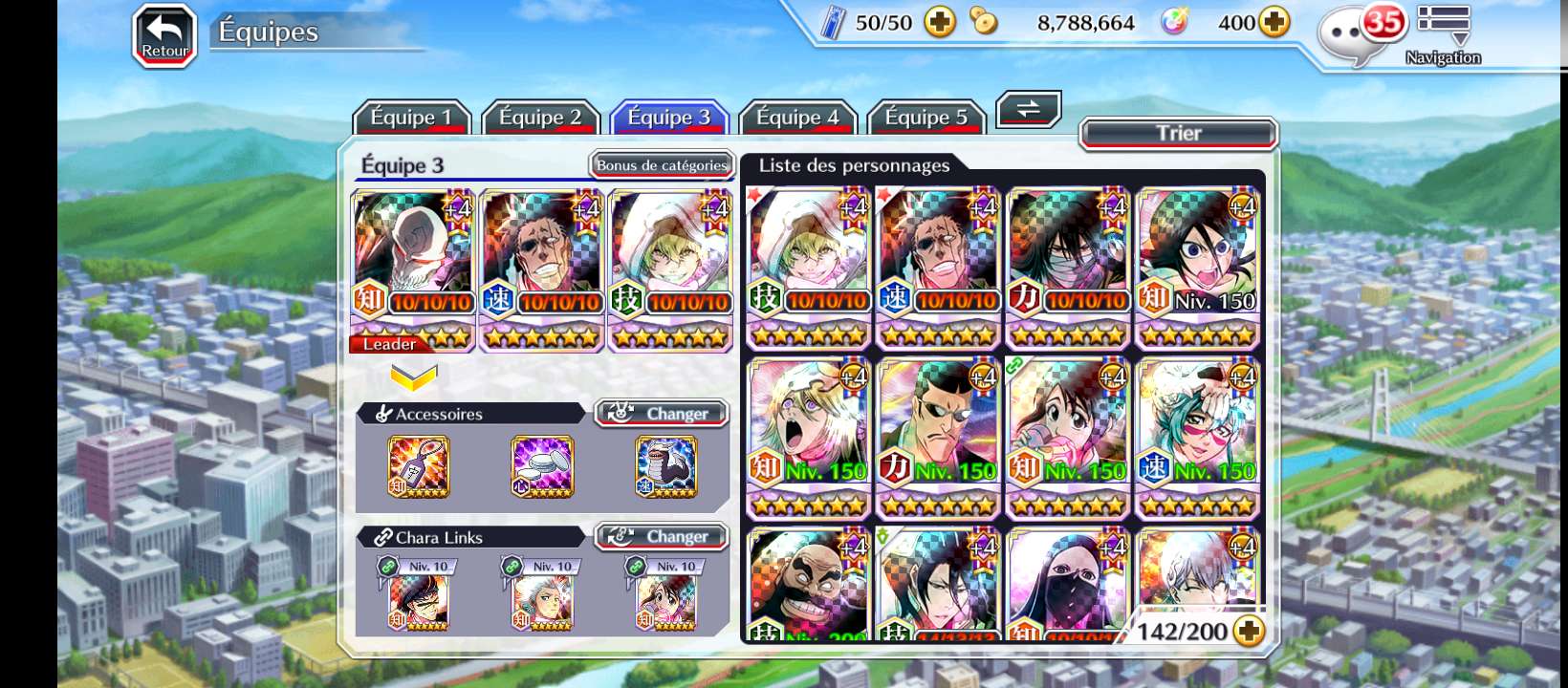Choose the sunglasses man Niv. 150 character
1568x688 pixels.
coord(938,437)
